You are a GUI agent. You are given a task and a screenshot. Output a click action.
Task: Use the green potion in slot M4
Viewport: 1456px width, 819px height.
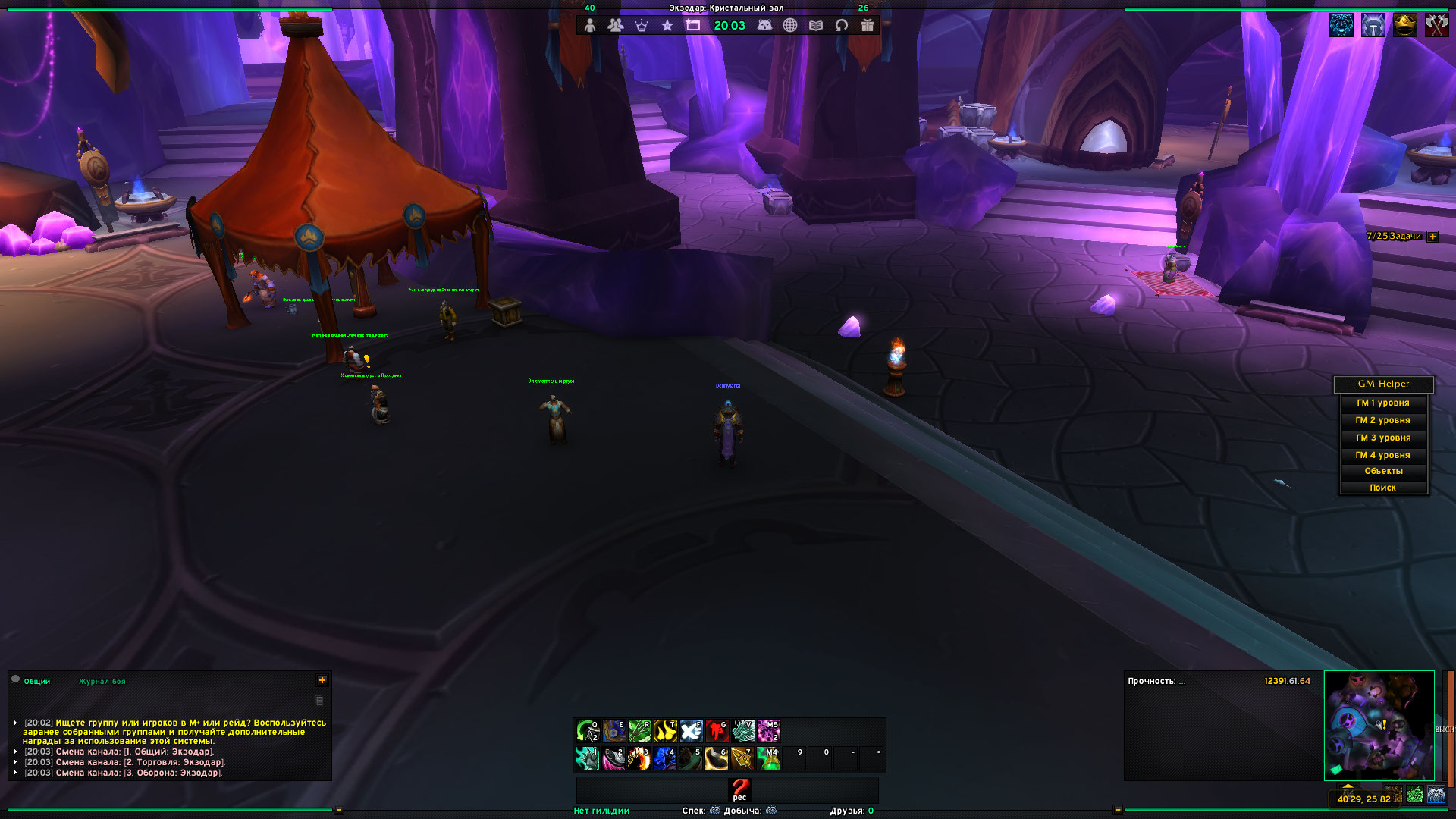click(768, 758)
